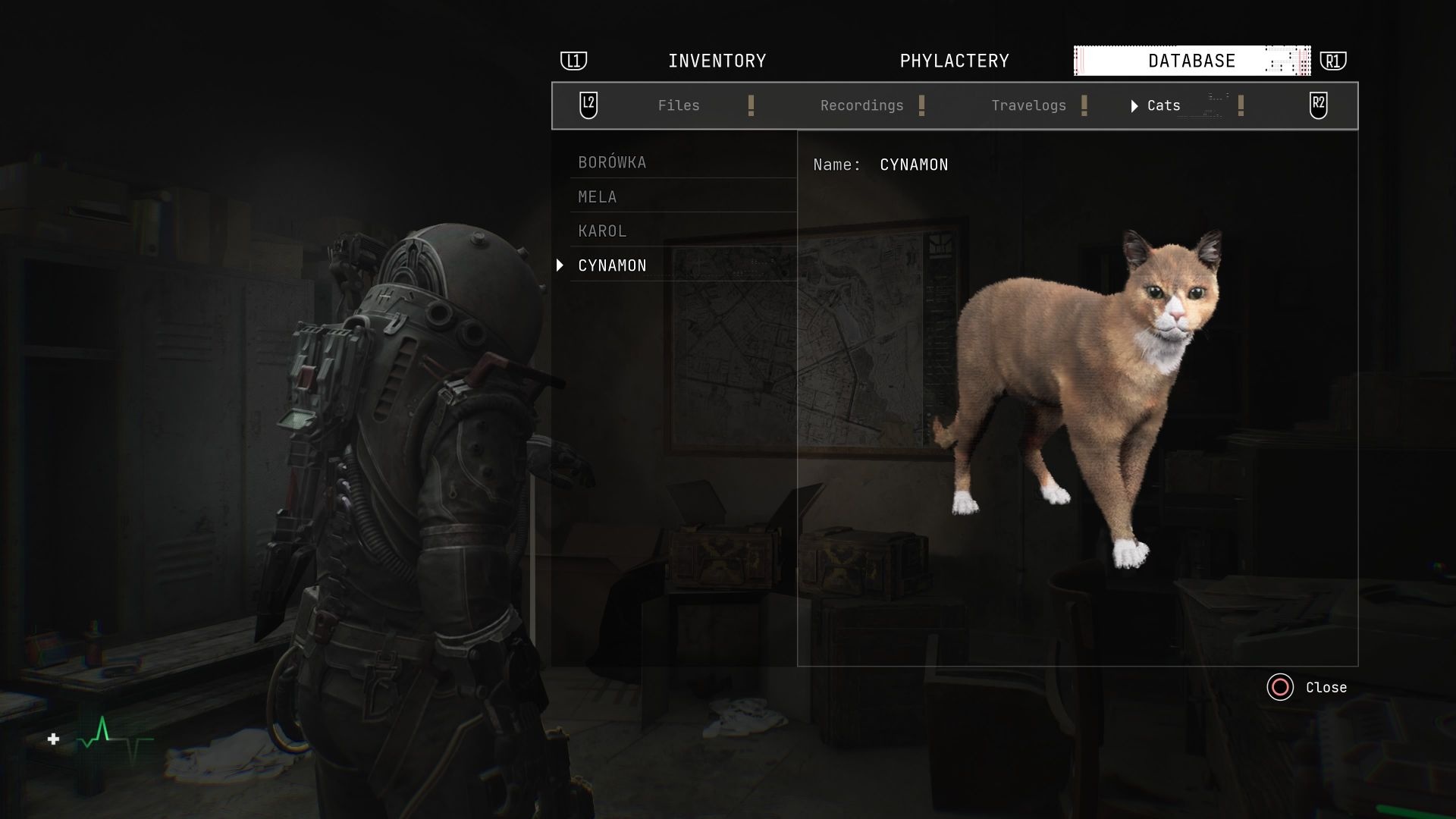
Task: Highlight the Cynamon cat entry
Action: coord(612,265)
